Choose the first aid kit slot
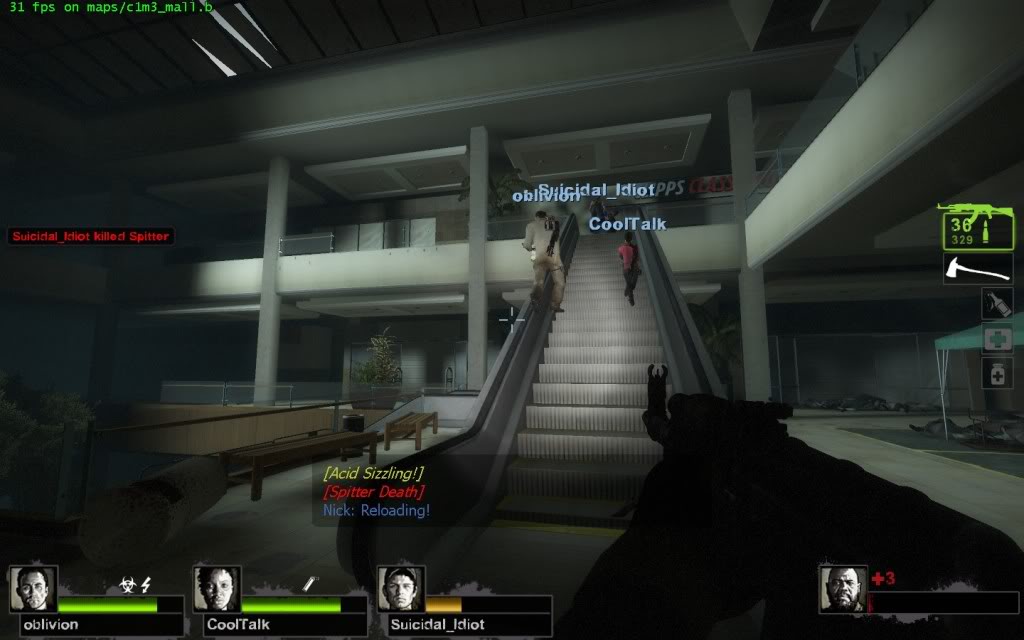 [996, 338]
